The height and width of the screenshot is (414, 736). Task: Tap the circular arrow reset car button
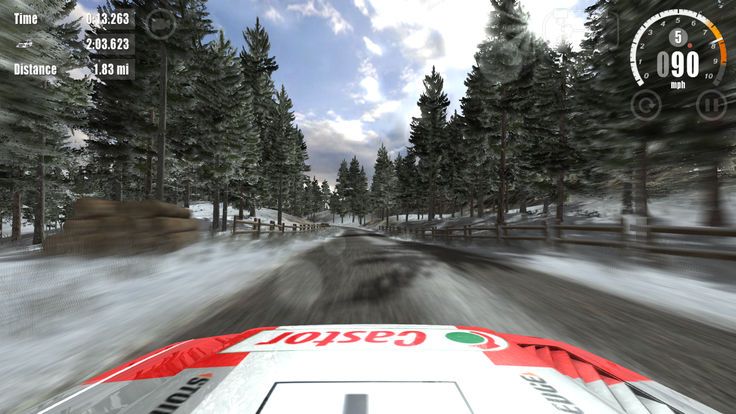pos(646,103)
